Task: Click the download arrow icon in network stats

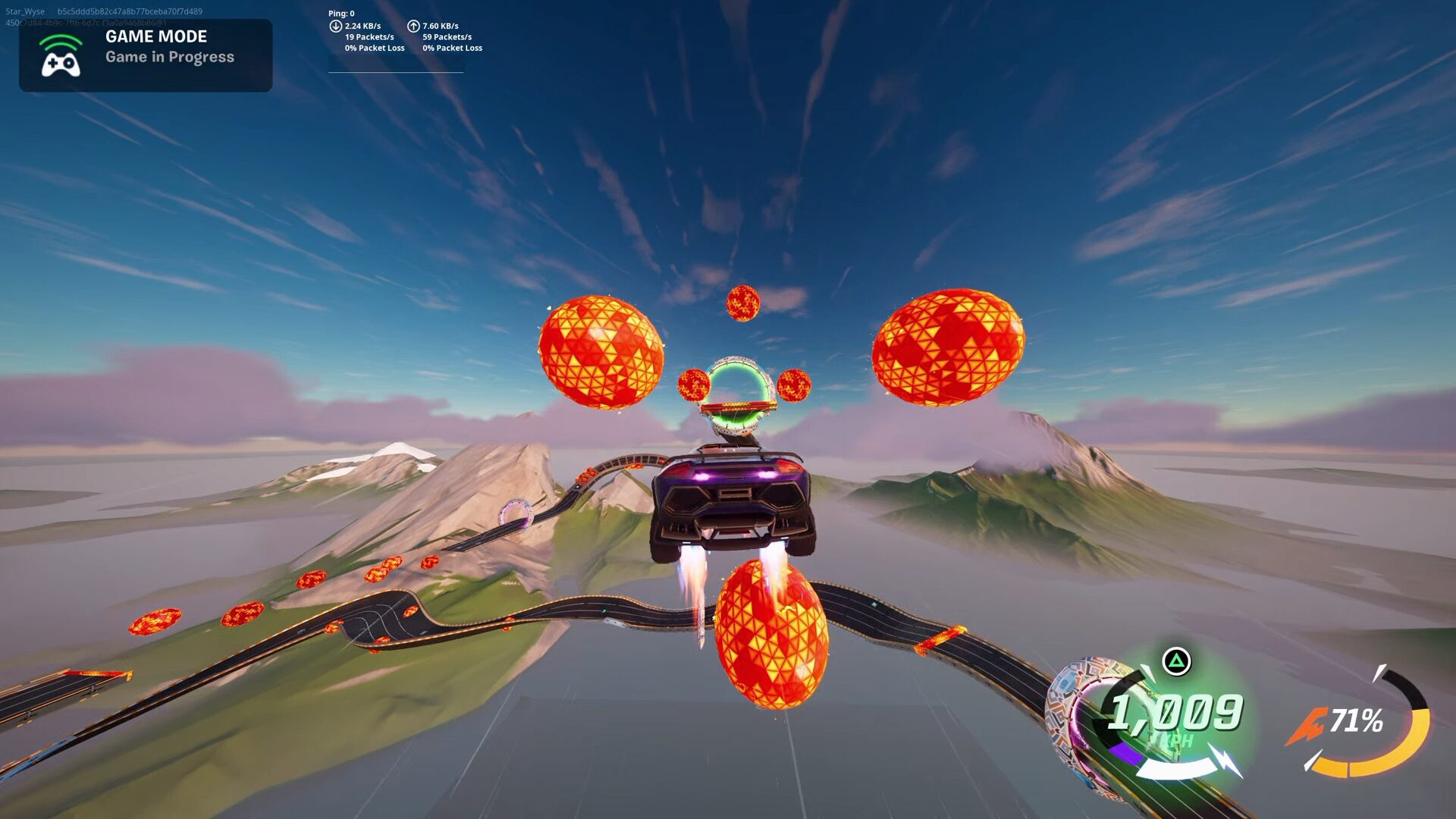Action: [x=334, y=25]
